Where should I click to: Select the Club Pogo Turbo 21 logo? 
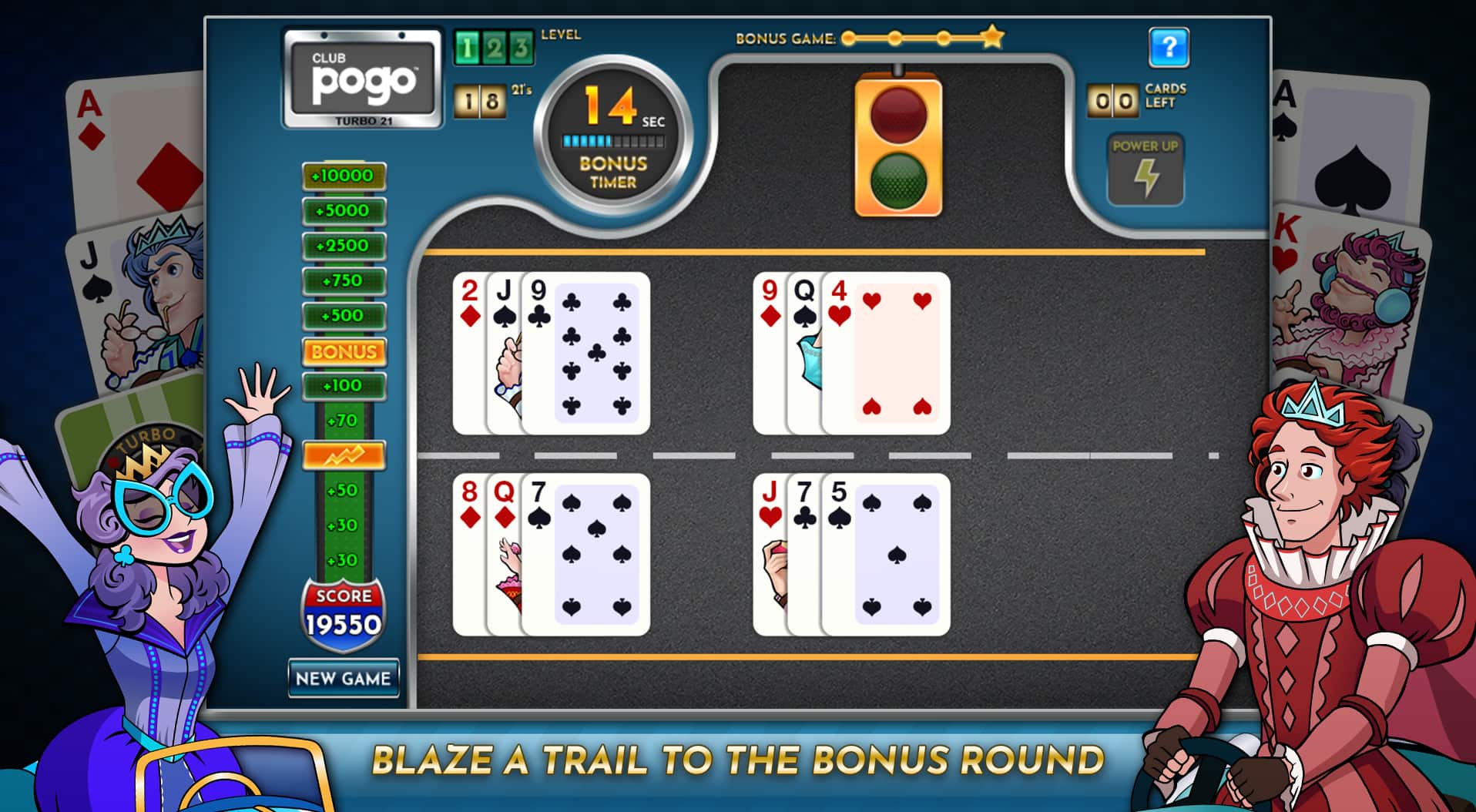362,77
